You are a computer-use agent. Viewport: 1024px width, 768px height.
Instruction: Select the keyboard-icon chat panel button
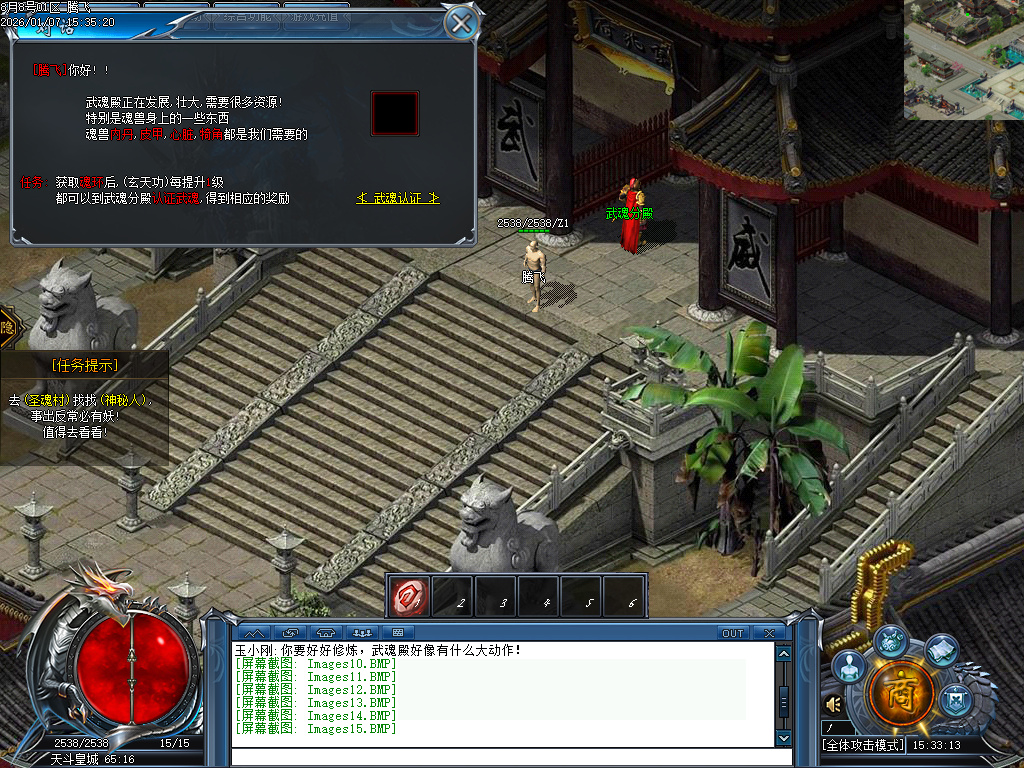398,633
